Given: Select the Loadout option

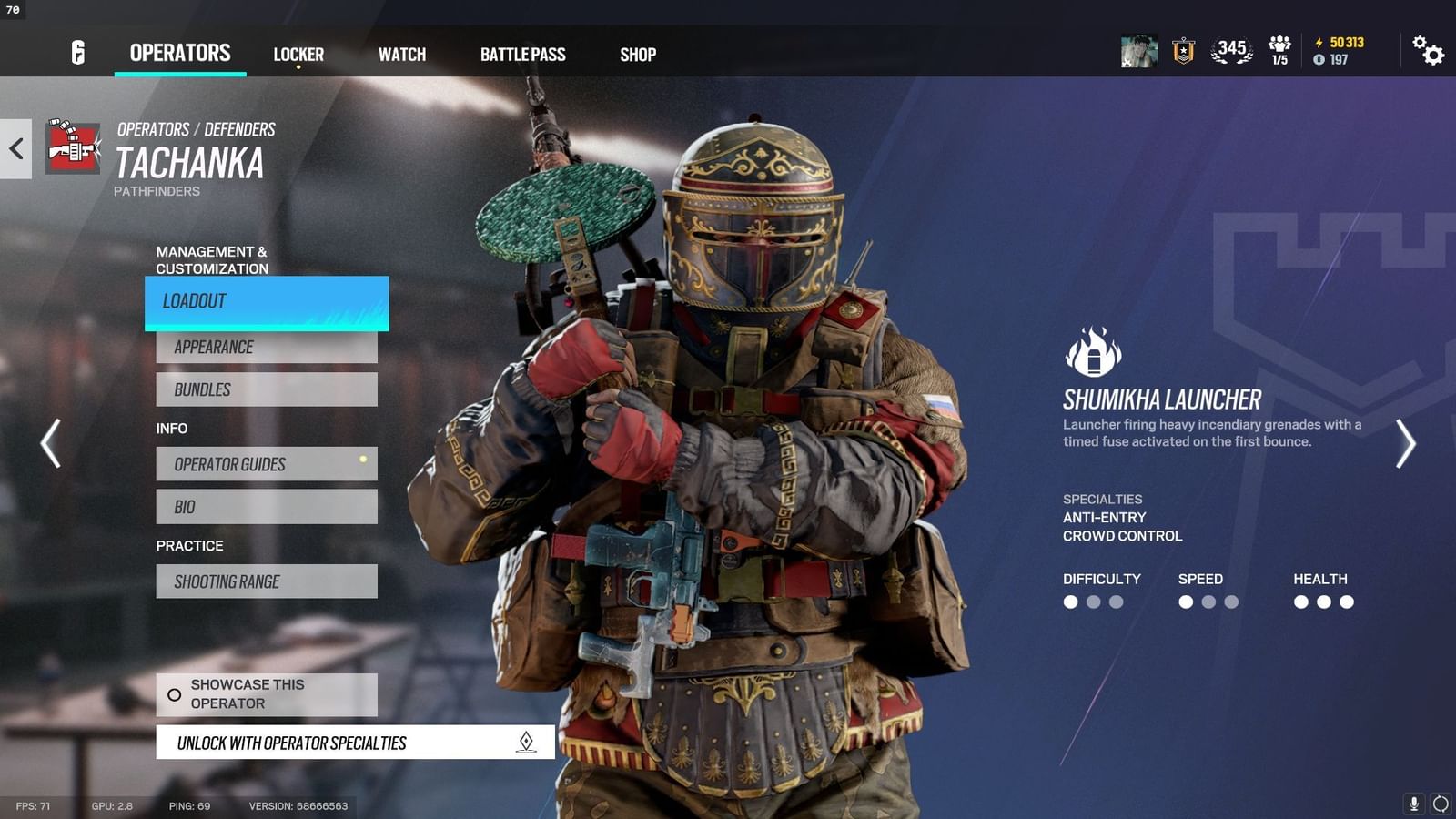Looking at the screenshot, I should 266,301.
